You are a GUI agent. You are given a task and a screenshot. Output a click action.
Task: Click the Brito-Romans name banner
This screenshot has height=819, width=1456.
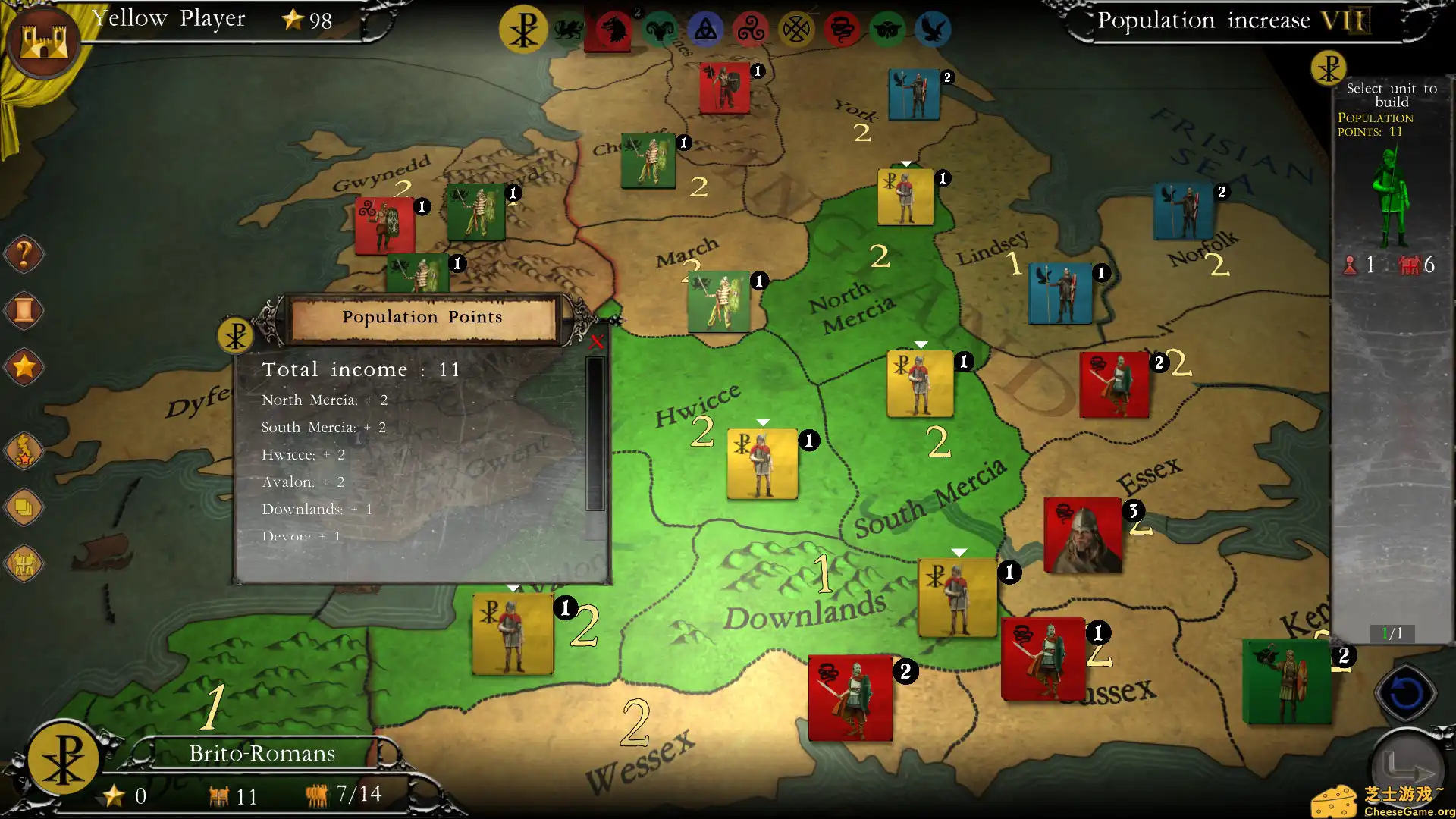[x=262, y=753]
